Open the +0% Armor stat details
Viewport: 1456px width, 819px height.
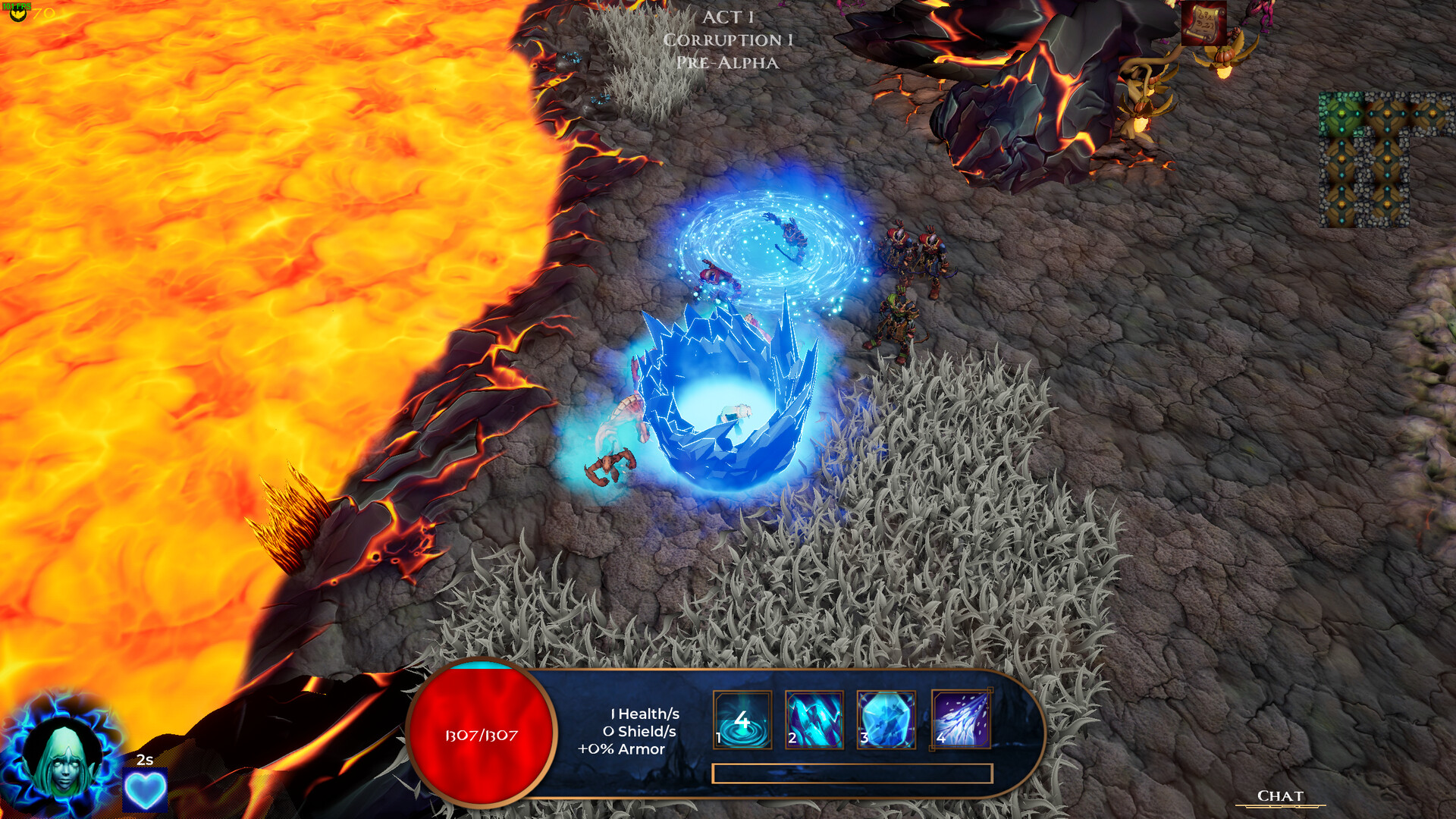(x=621, y=750)
